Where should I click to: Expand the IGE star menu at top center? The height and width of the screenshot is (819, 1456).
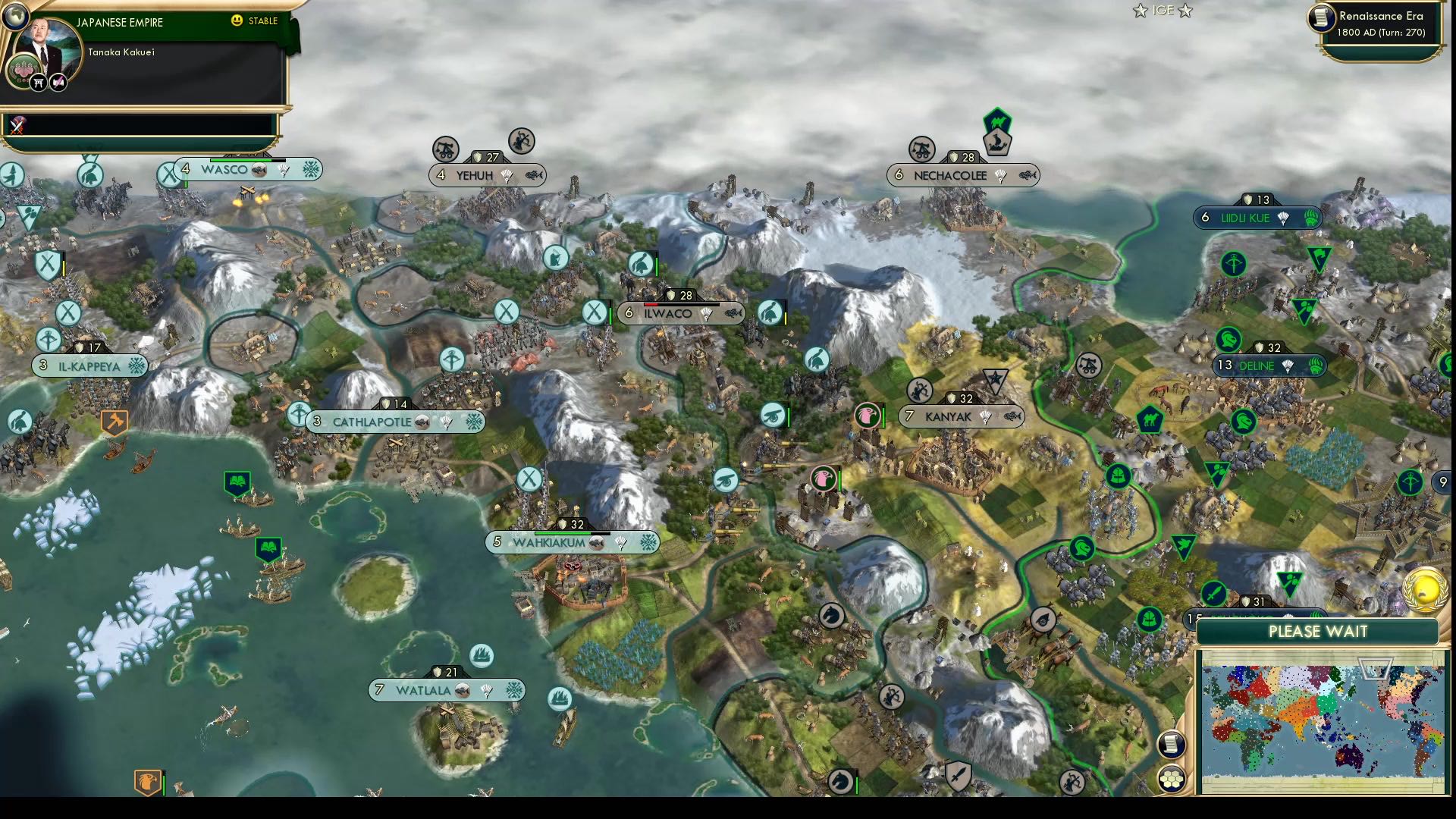pyautogui.click(x=1162, y=11)
